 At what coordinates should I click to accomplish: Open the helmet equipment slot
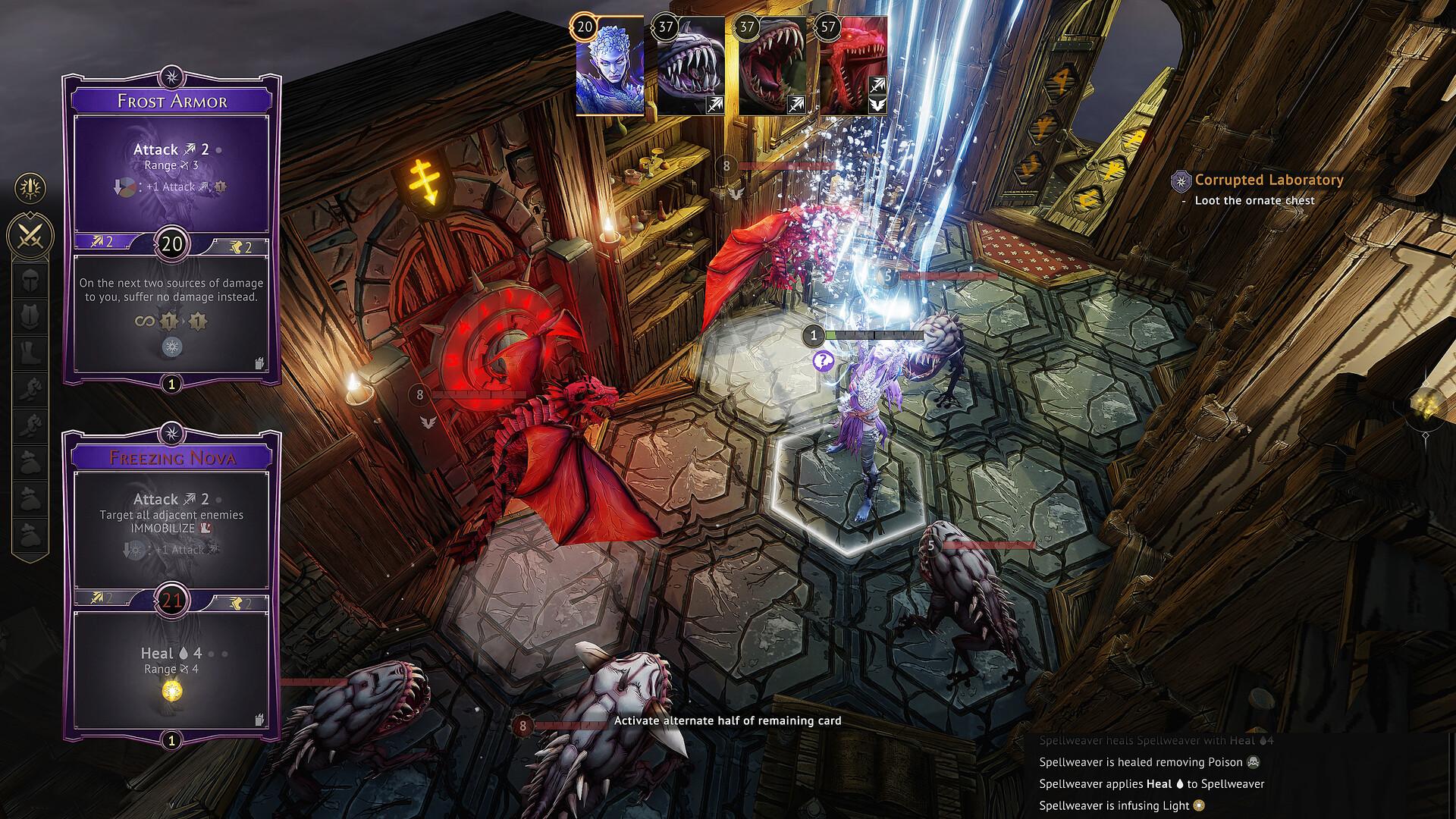click(x=29, y=281)
